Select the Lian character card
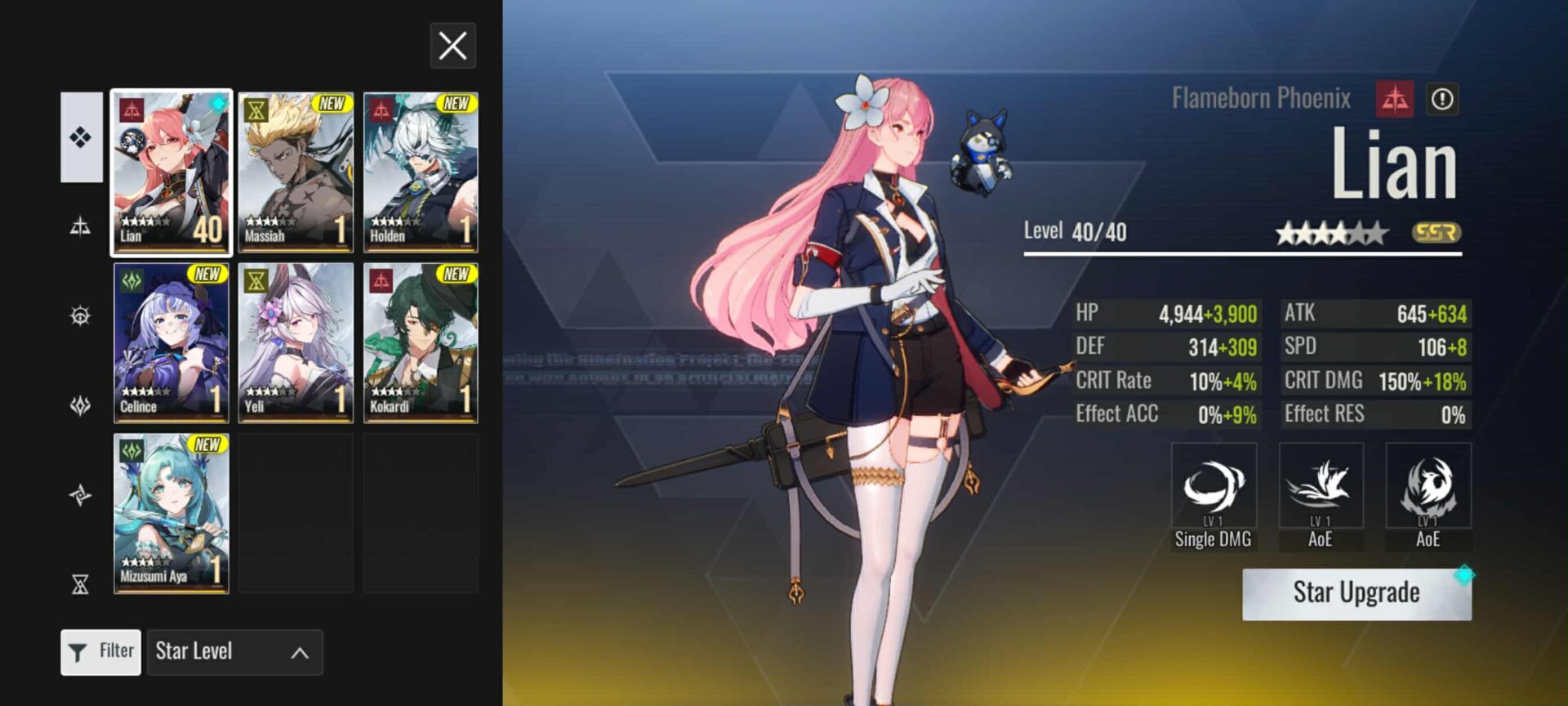Image resolution: width=1568 pixels, height=706 pixels. 171,172
